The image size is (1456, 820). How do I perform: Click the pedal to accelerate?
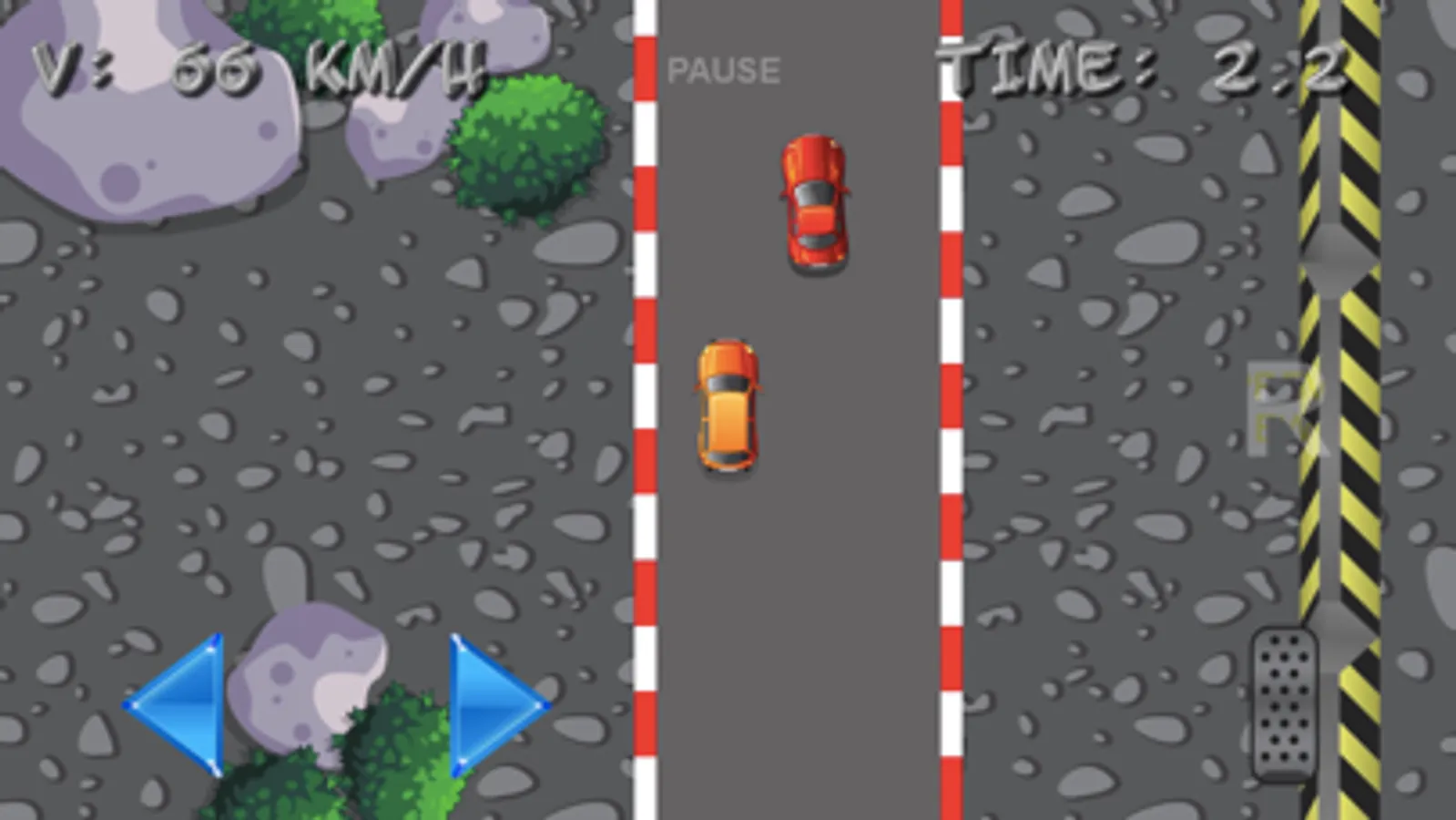click(1284, 706)
